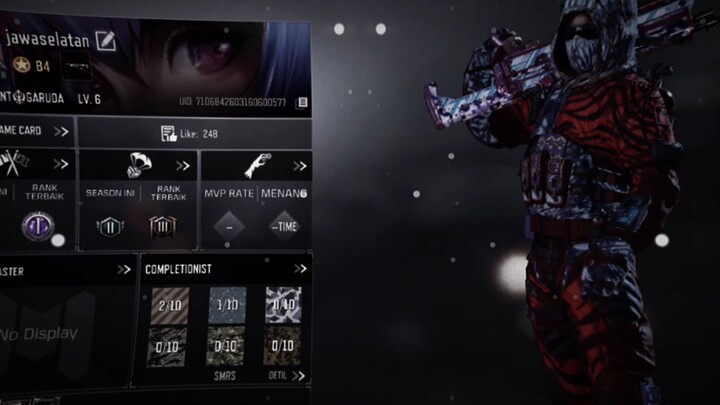The height and width of the screenshot is (405, 720).
Task: Expand the Master section arrow
Action: pyautogui.click(x=123, y=269)
